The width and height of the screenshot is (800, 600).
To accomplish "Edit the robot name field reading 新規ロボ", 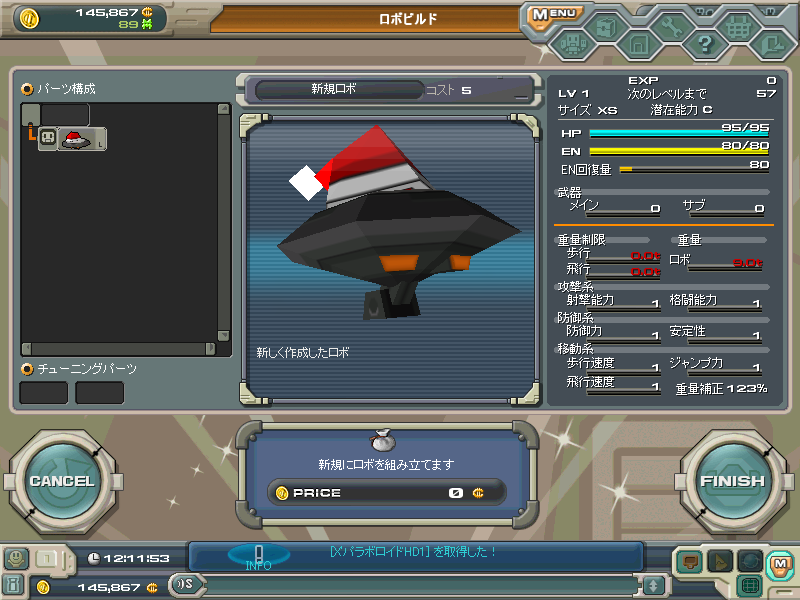I will 333,89.
